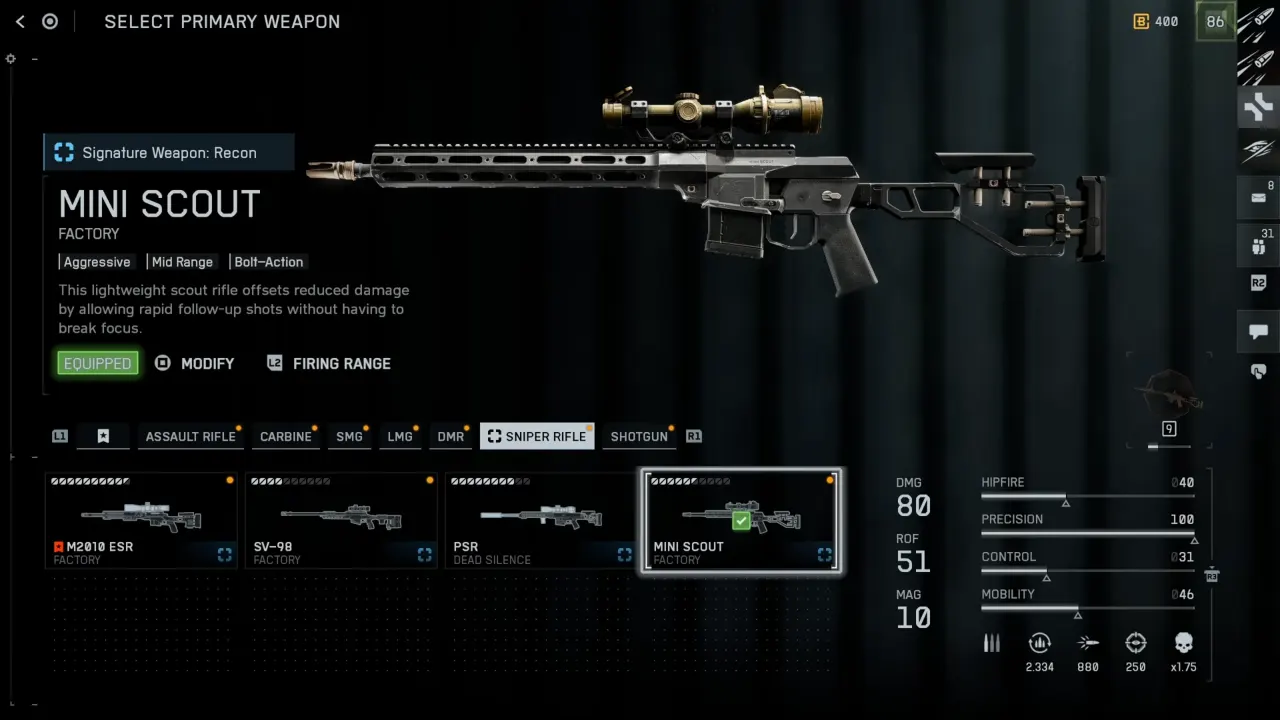Click the bullet velocity icon above 880

click(1088, 643)
